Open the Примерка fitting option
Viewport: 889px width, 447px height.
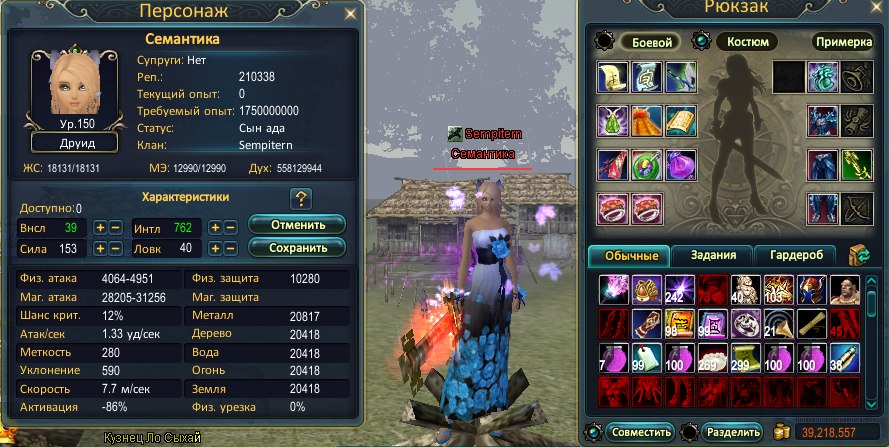click(x=843, y=43)
